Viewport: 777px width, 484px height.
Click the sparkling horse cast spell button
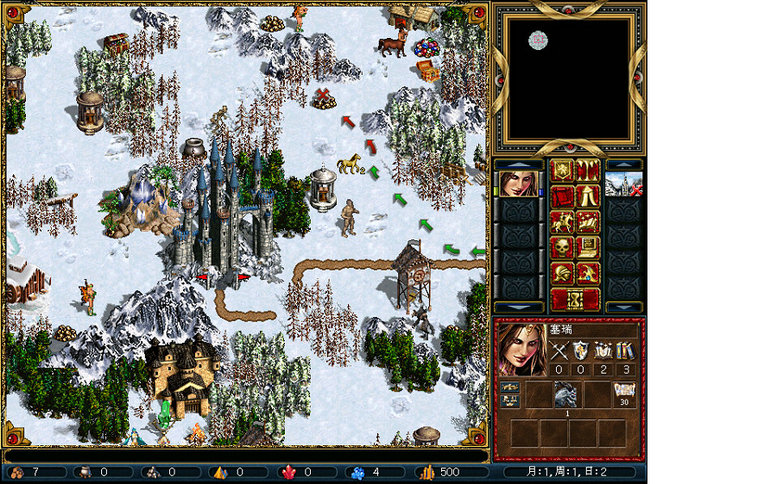click(x=587, y=222)
